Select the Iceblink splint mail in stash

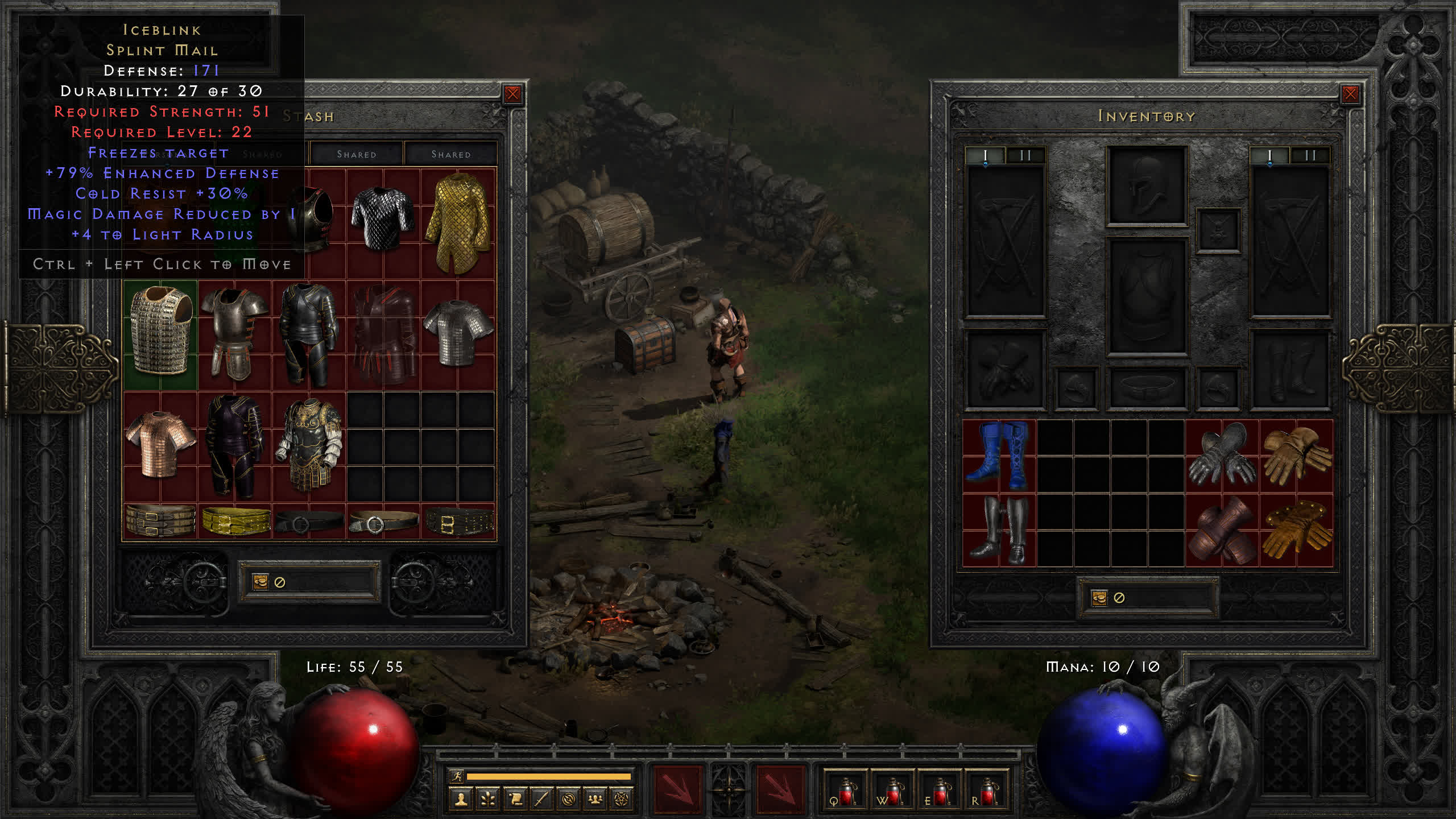160,334
